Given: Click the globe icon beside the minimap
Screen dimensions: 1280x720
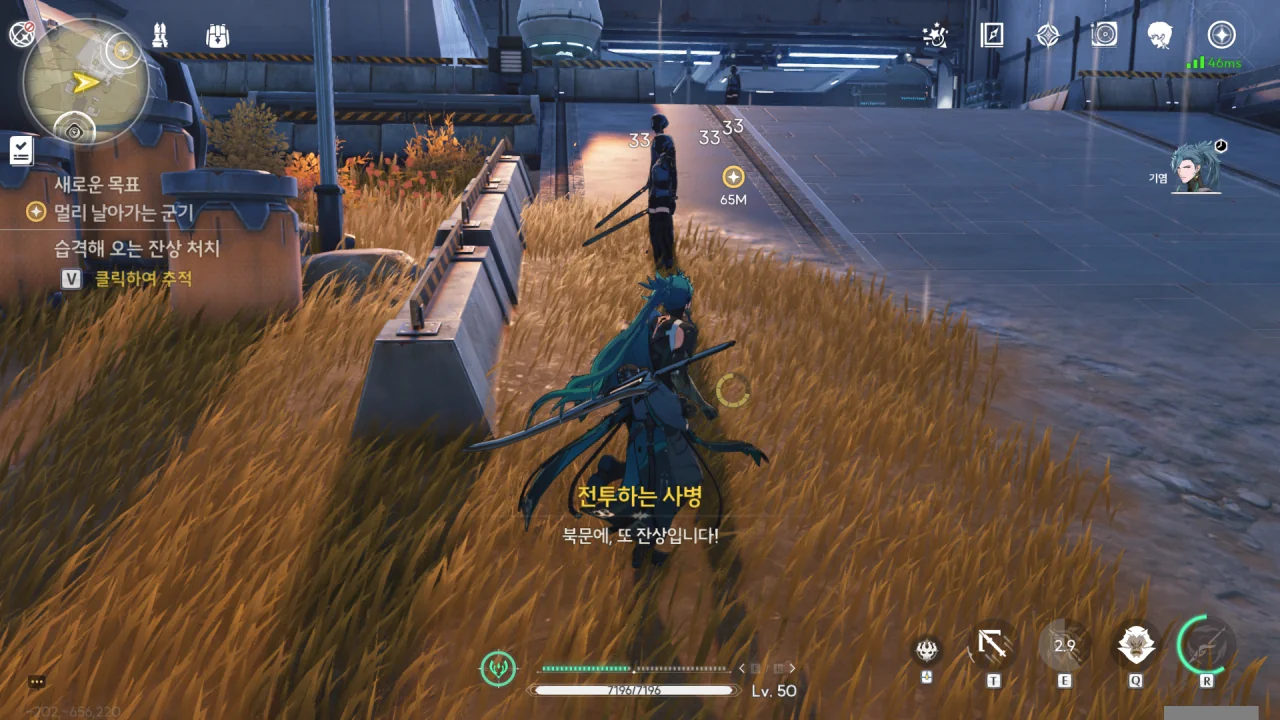Looking at the screenshot, I should point(20,34).
